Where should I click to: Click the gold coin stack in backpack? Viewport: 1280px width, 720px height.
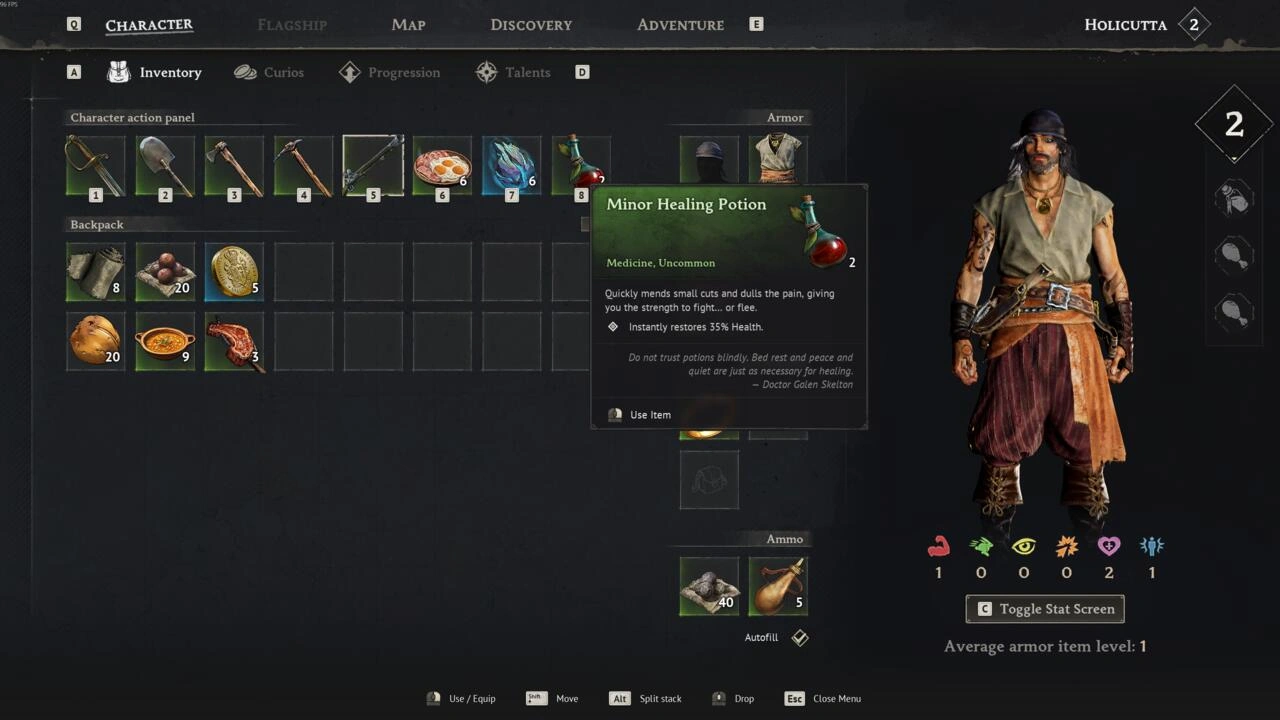[x=234, y=271]
